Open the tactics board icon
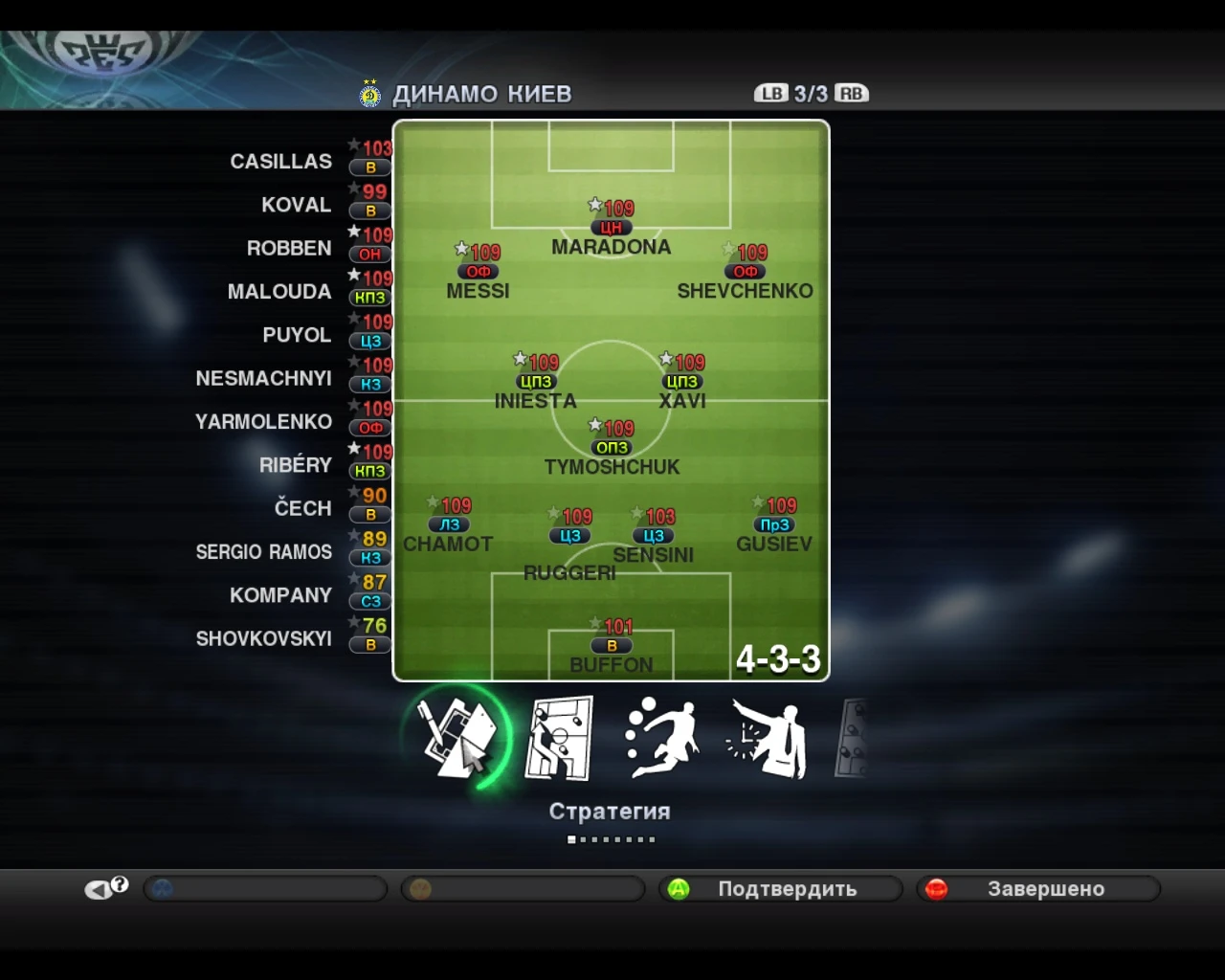 tap(560, 737)
